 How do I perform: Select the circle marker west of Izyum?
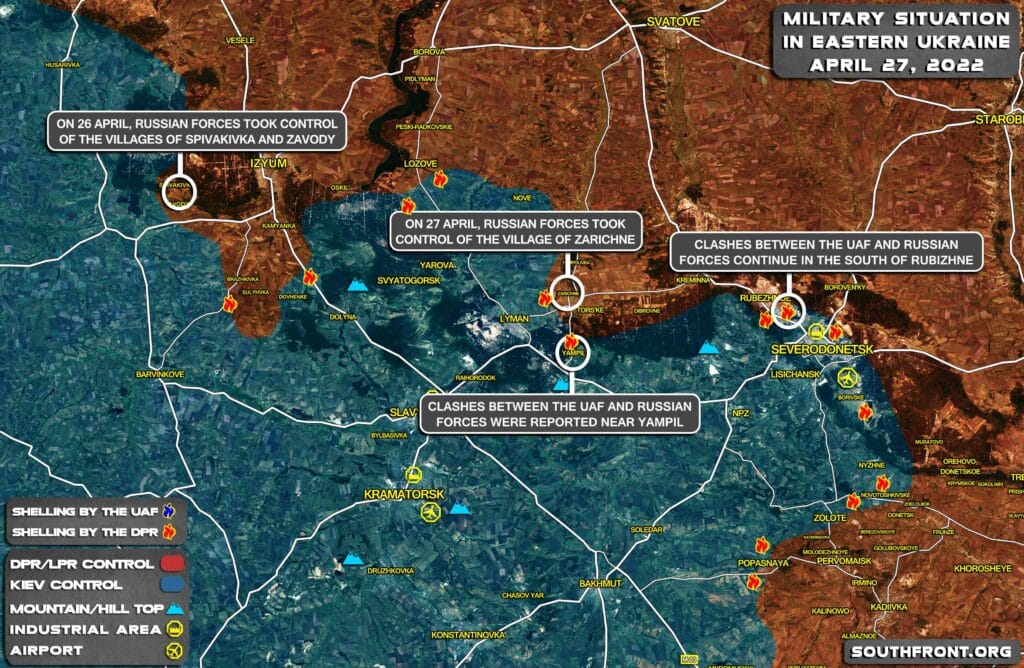click(x=179, y=191)
